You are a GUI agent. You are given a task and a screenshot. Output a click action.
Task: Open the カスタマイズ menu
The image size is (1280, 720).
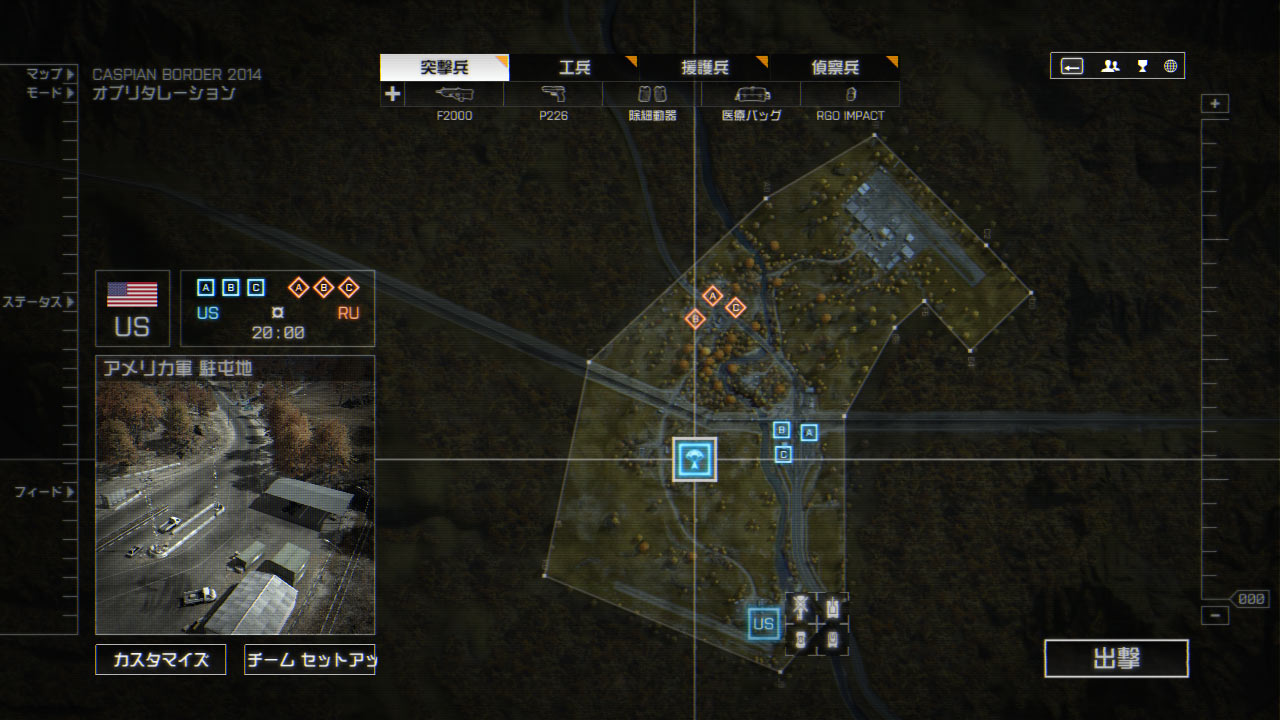click(x=161, y=660)
